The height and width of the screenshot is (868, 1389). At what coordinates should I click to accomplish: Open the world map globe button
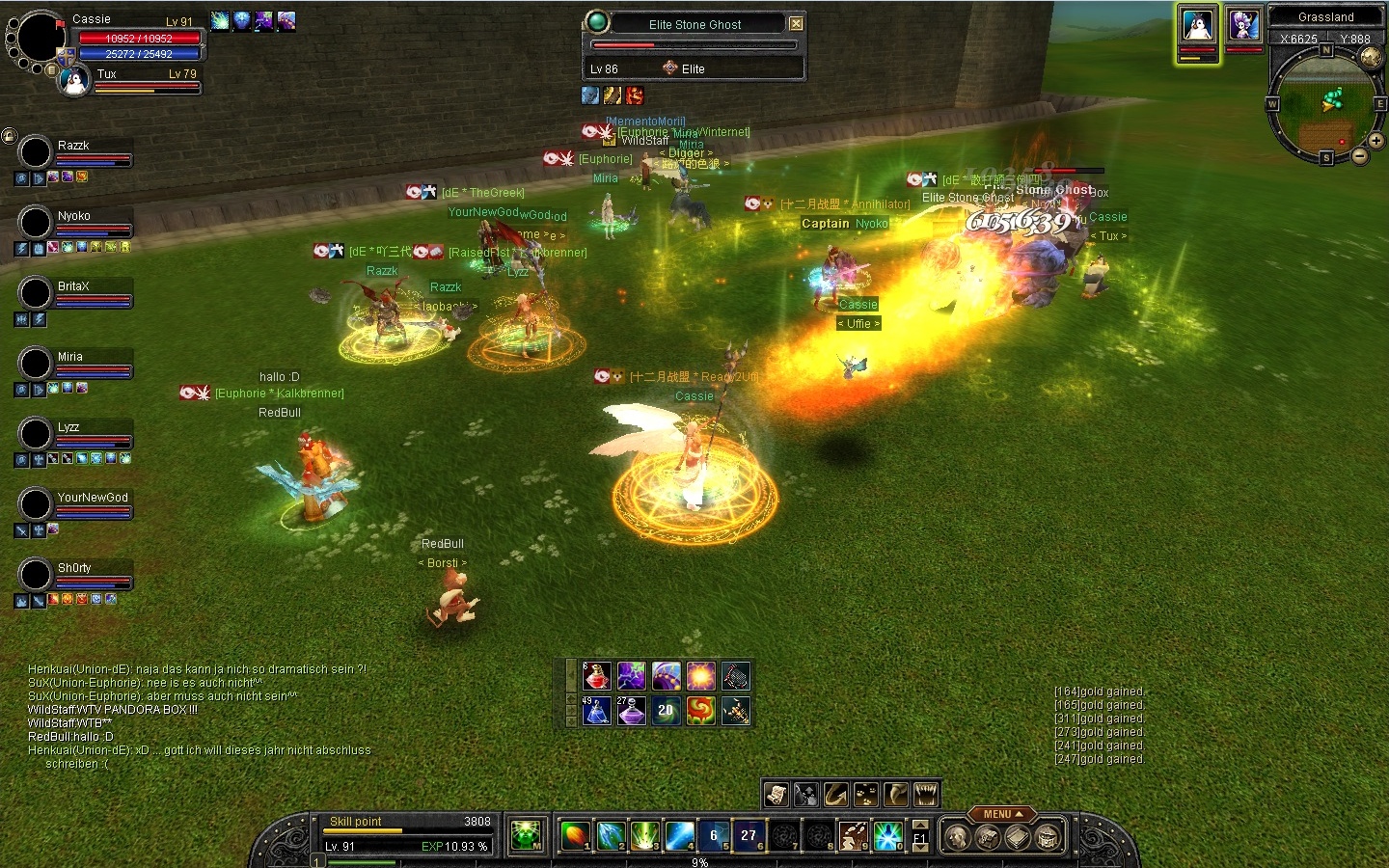1371,58
